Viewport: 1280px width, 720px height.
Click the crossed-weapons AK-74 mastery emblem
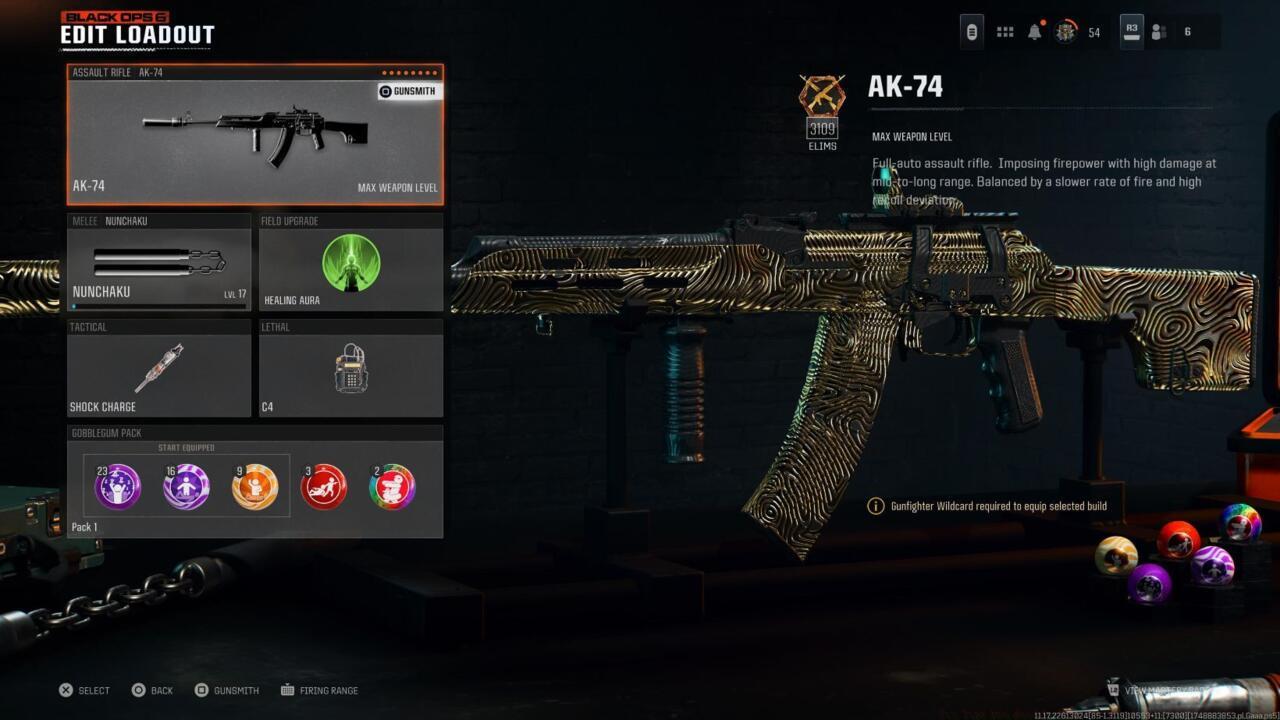click(x=822, y=95)
